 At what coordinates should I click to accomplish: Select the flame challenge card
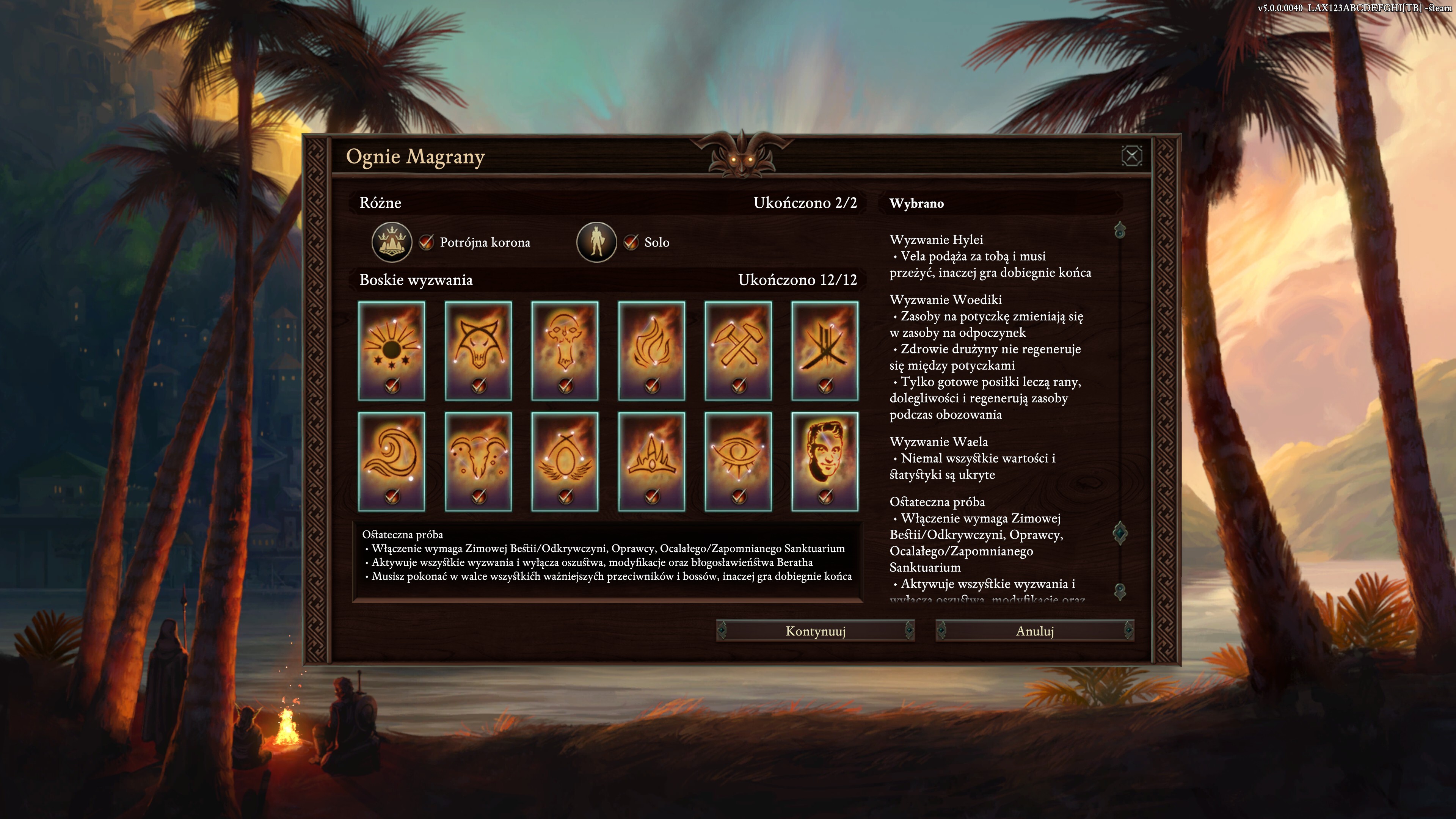tap(652, 350)
